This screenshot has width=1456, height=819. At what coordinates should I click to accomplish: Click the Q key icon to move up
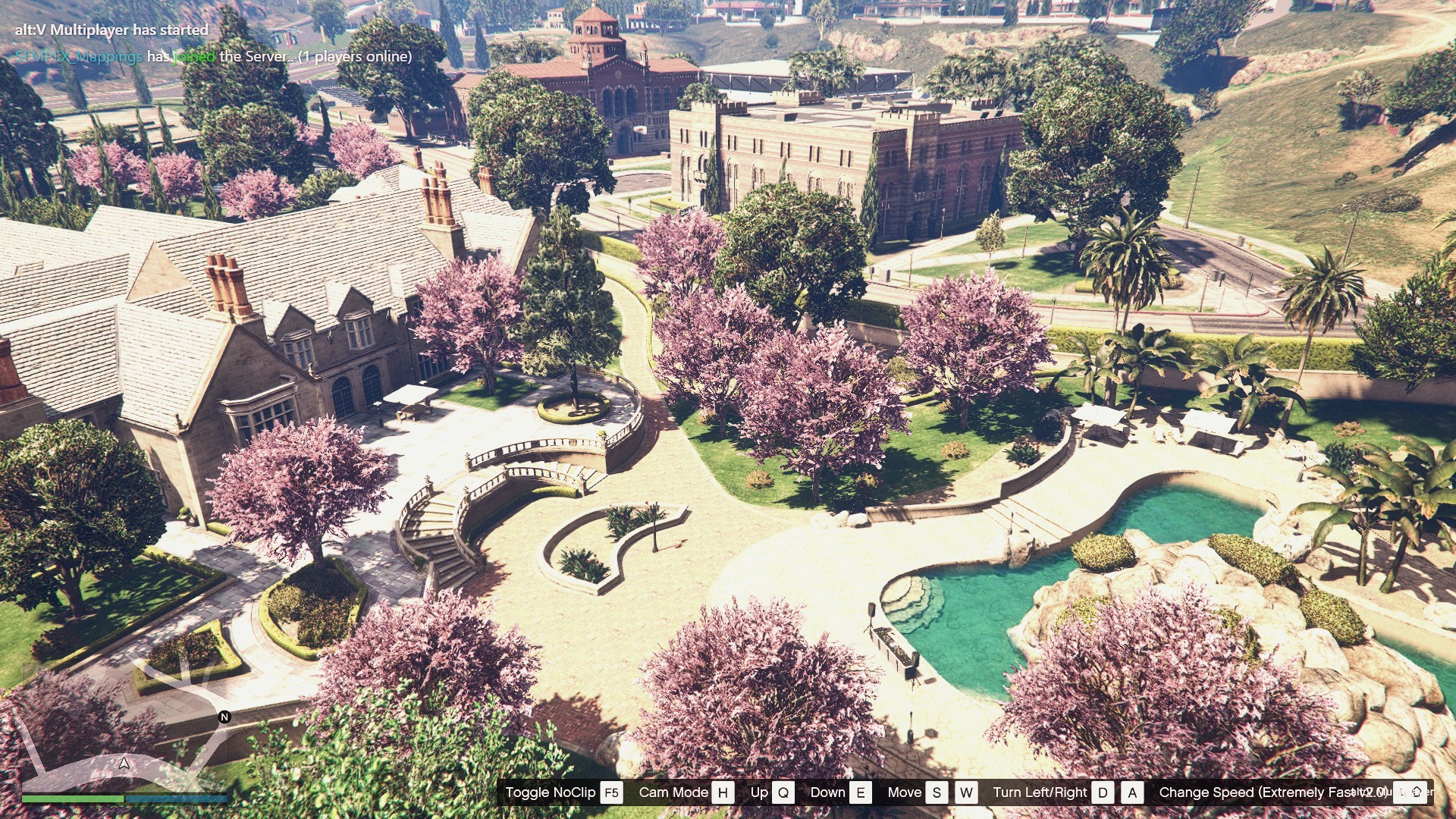click(783, 792)
